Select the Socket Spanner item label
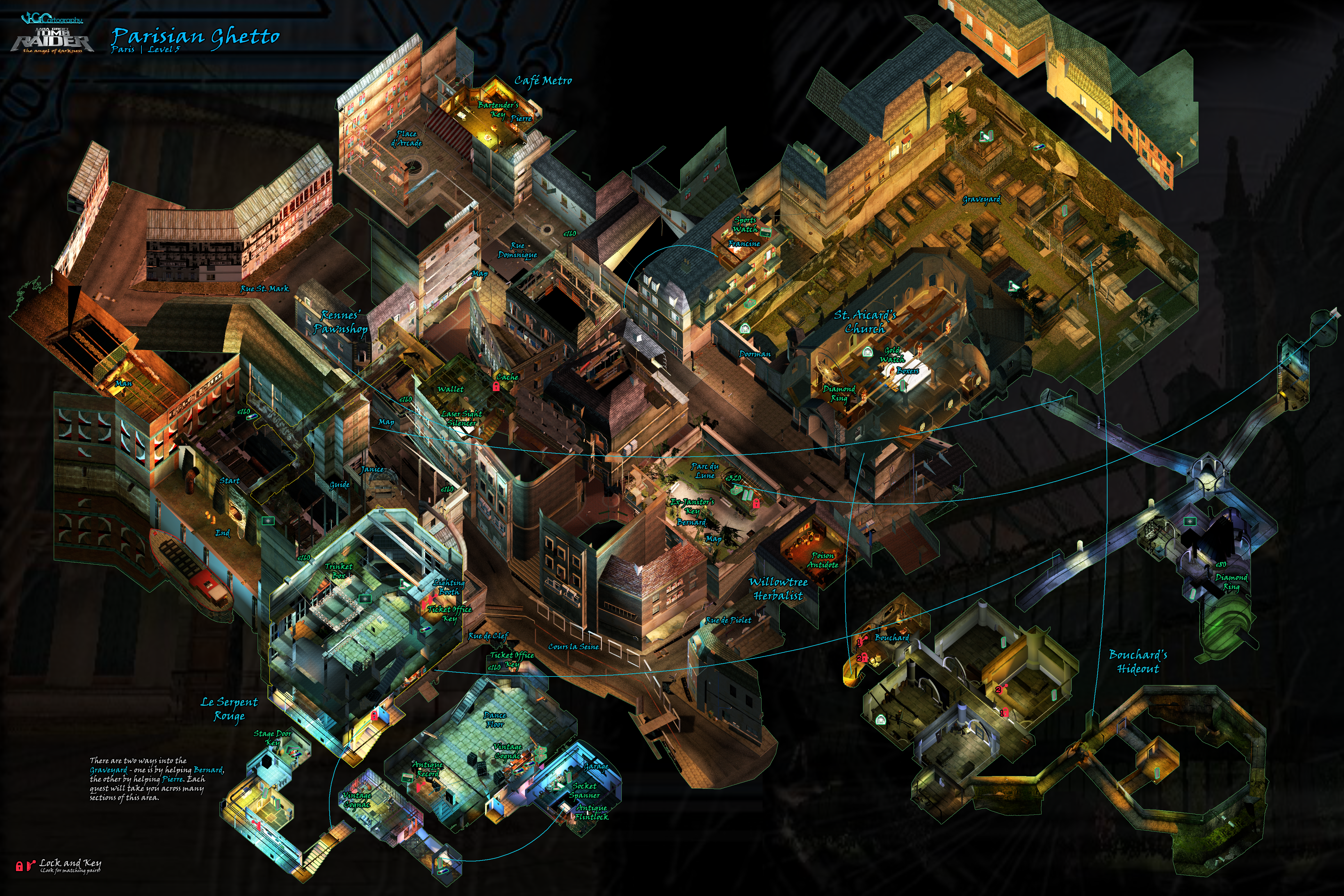Viewport: 1344px width, 896px height. (585, 790)
